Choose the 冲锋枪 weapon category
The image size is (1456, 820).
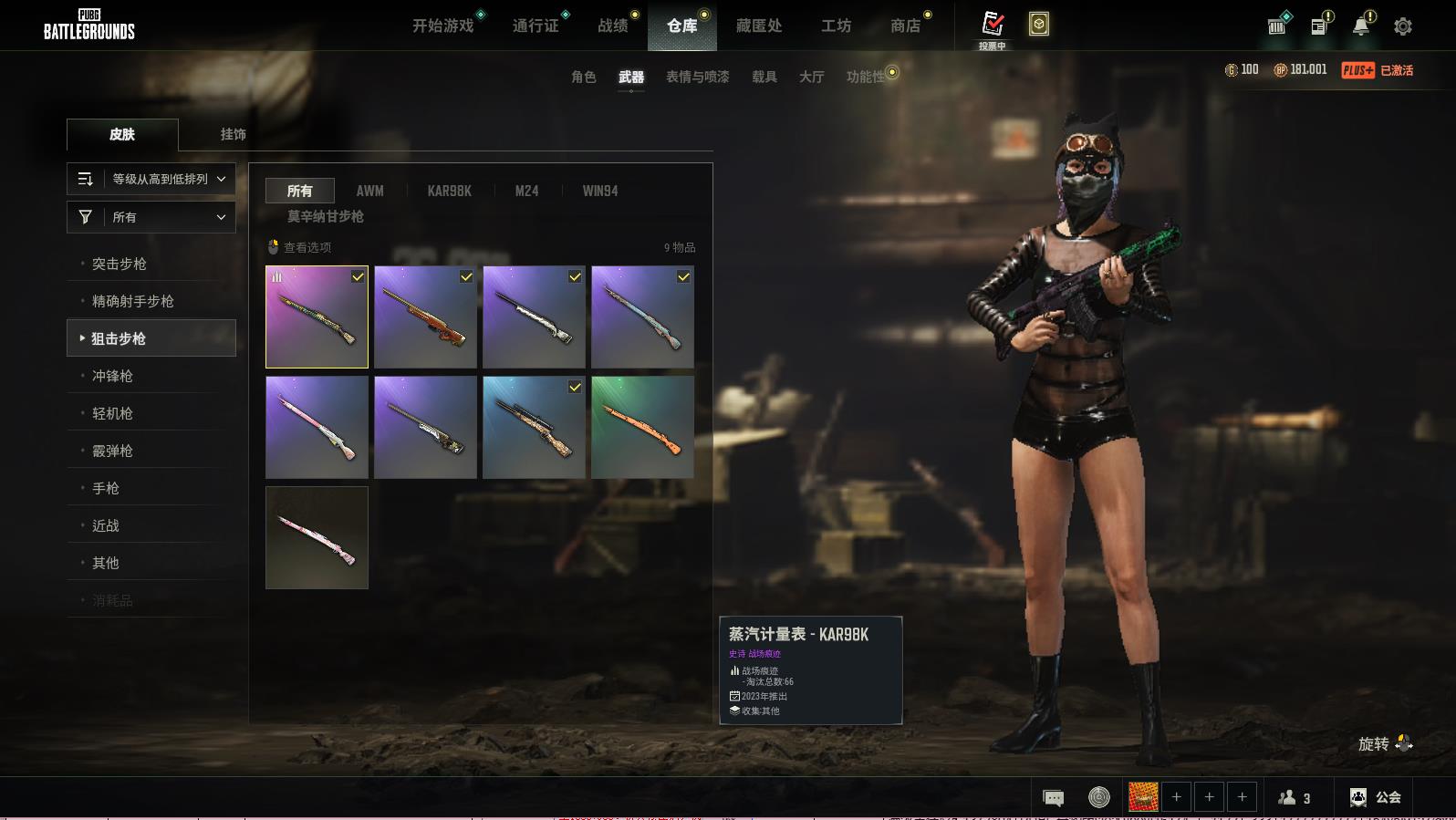(x=112, y=376)
